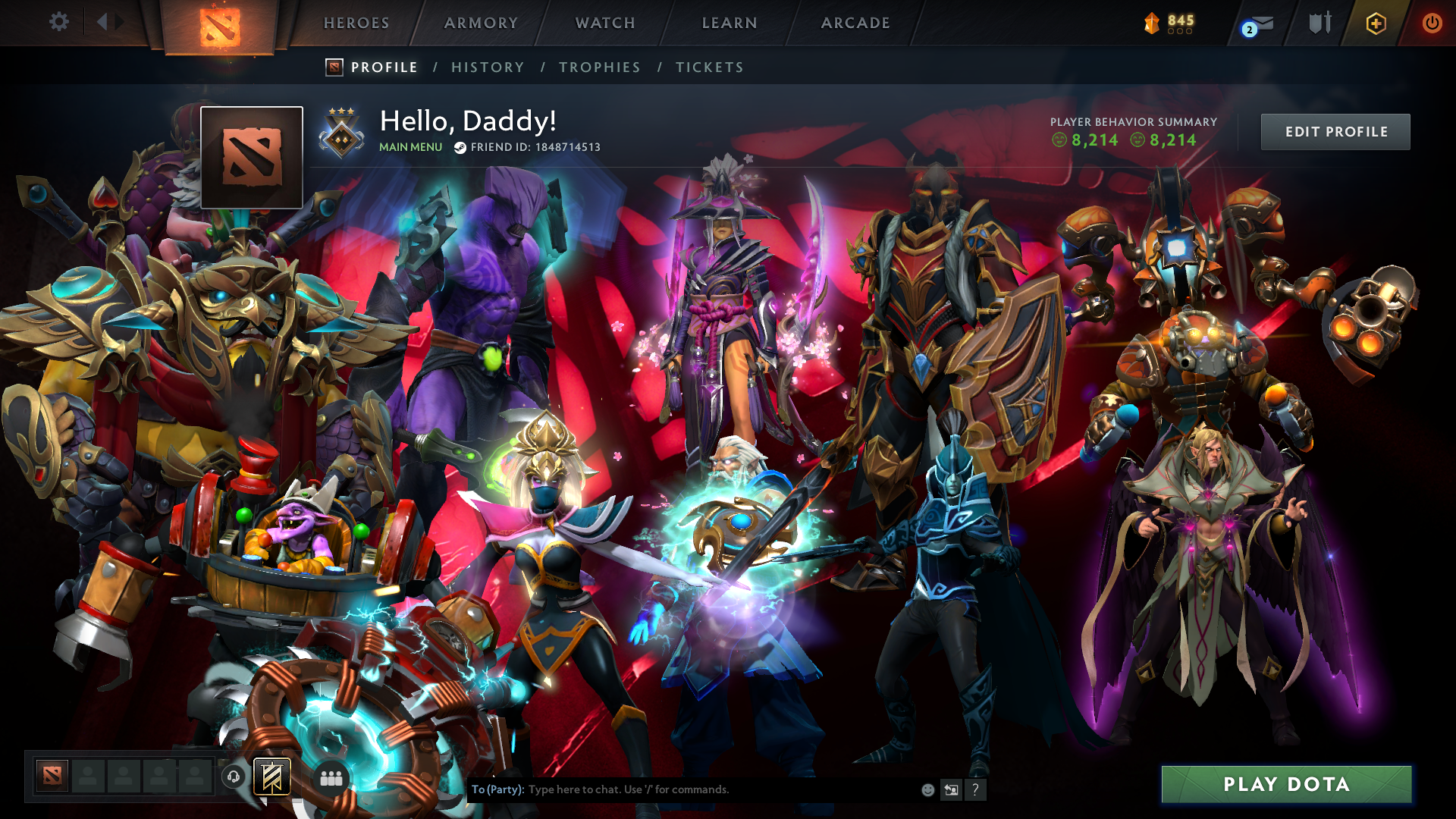The width and height of the screenshot is (1456, 819).
Task: Click the power button to exit the game
Action: click(1432, 23)
